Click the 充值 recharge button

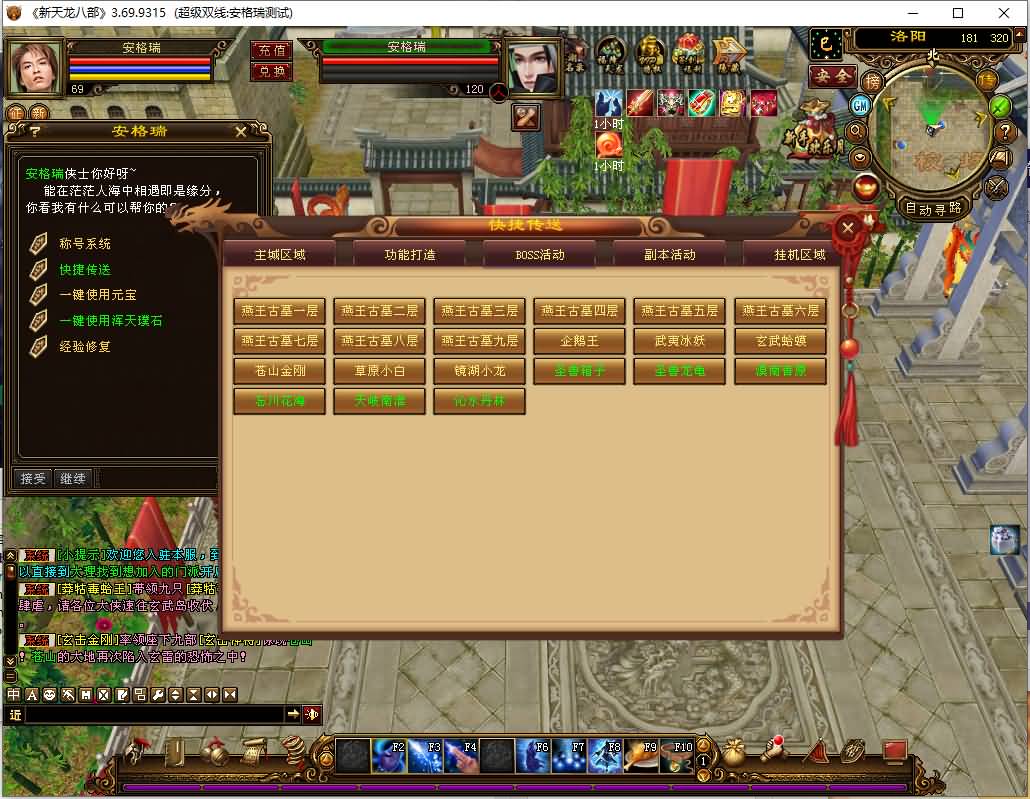pos(271,51)
